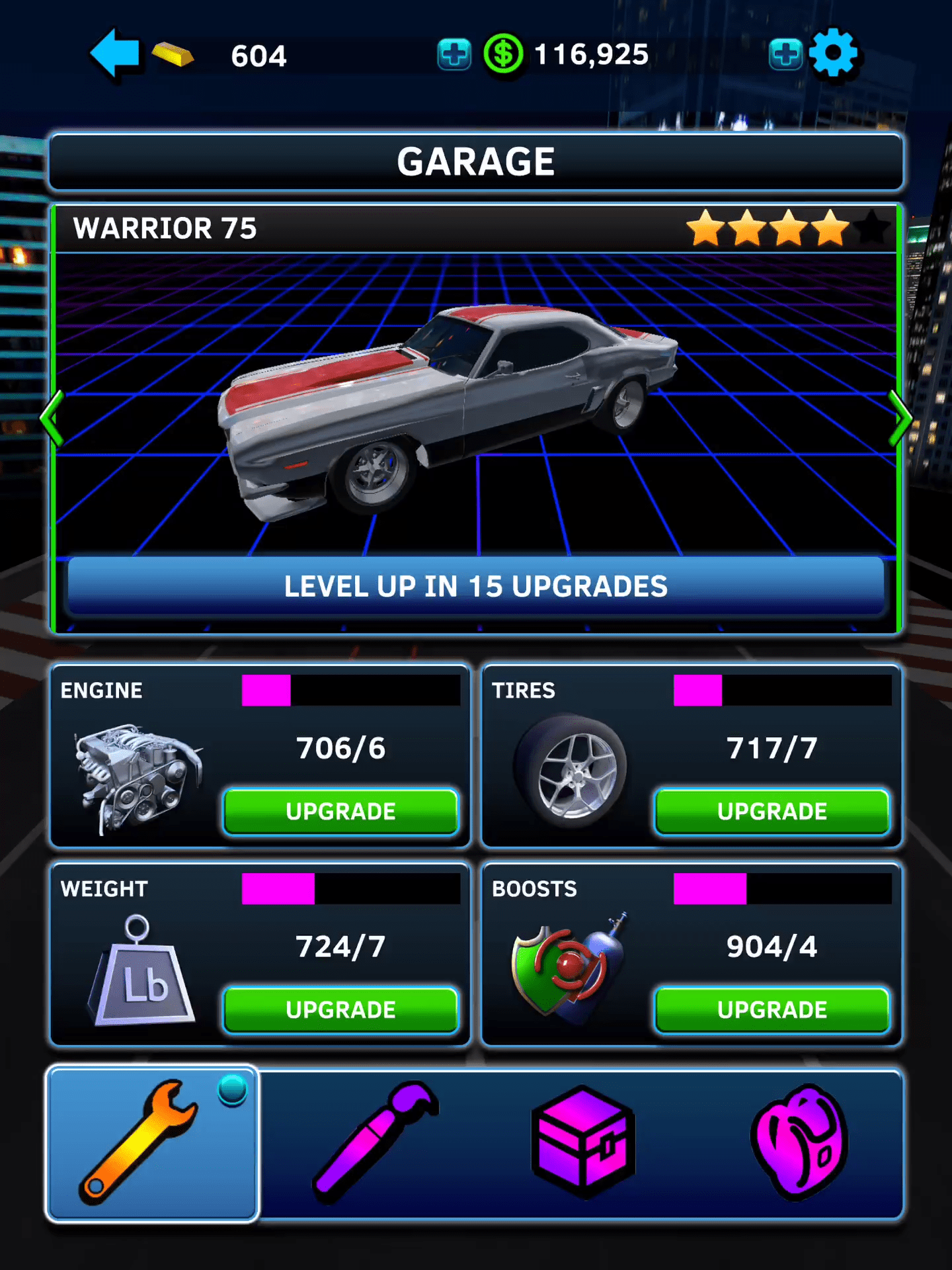
Task: Click the Level Up in 15 Upgrades banner
Action: [476, 586]
